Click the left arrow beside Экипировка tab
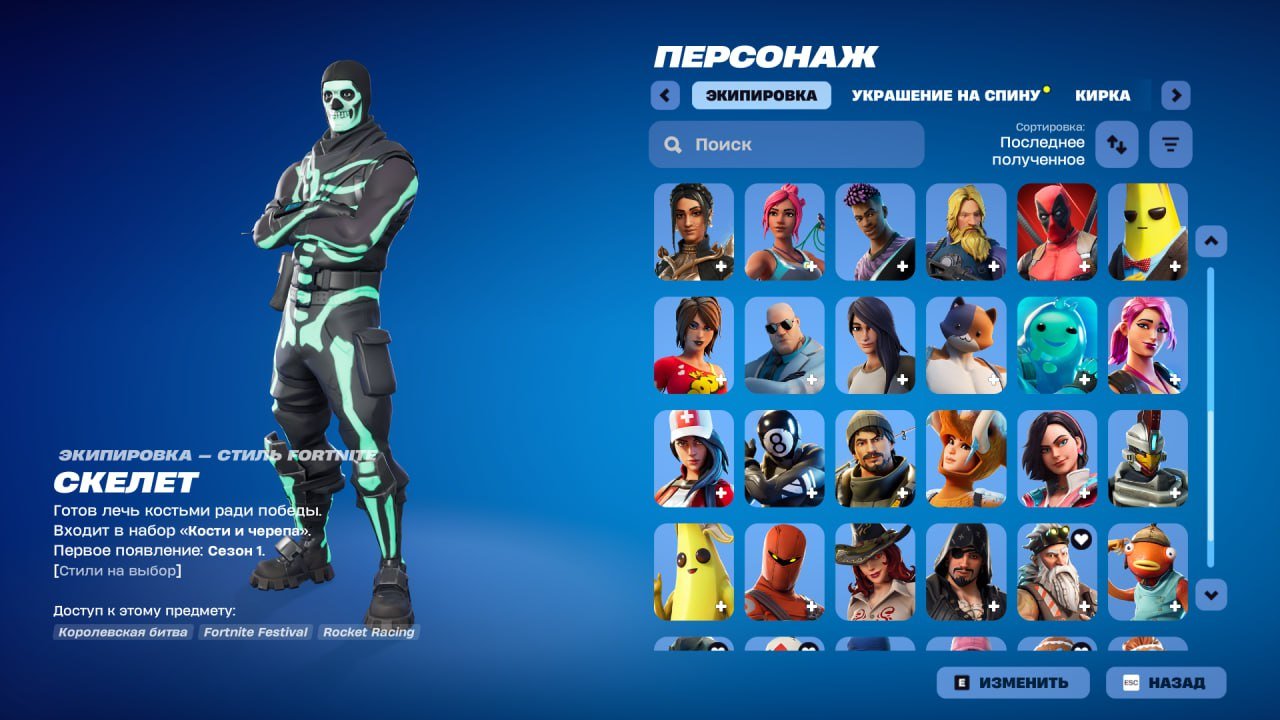This screenshot has height=720, width=1280. click(x=665, y=94)
